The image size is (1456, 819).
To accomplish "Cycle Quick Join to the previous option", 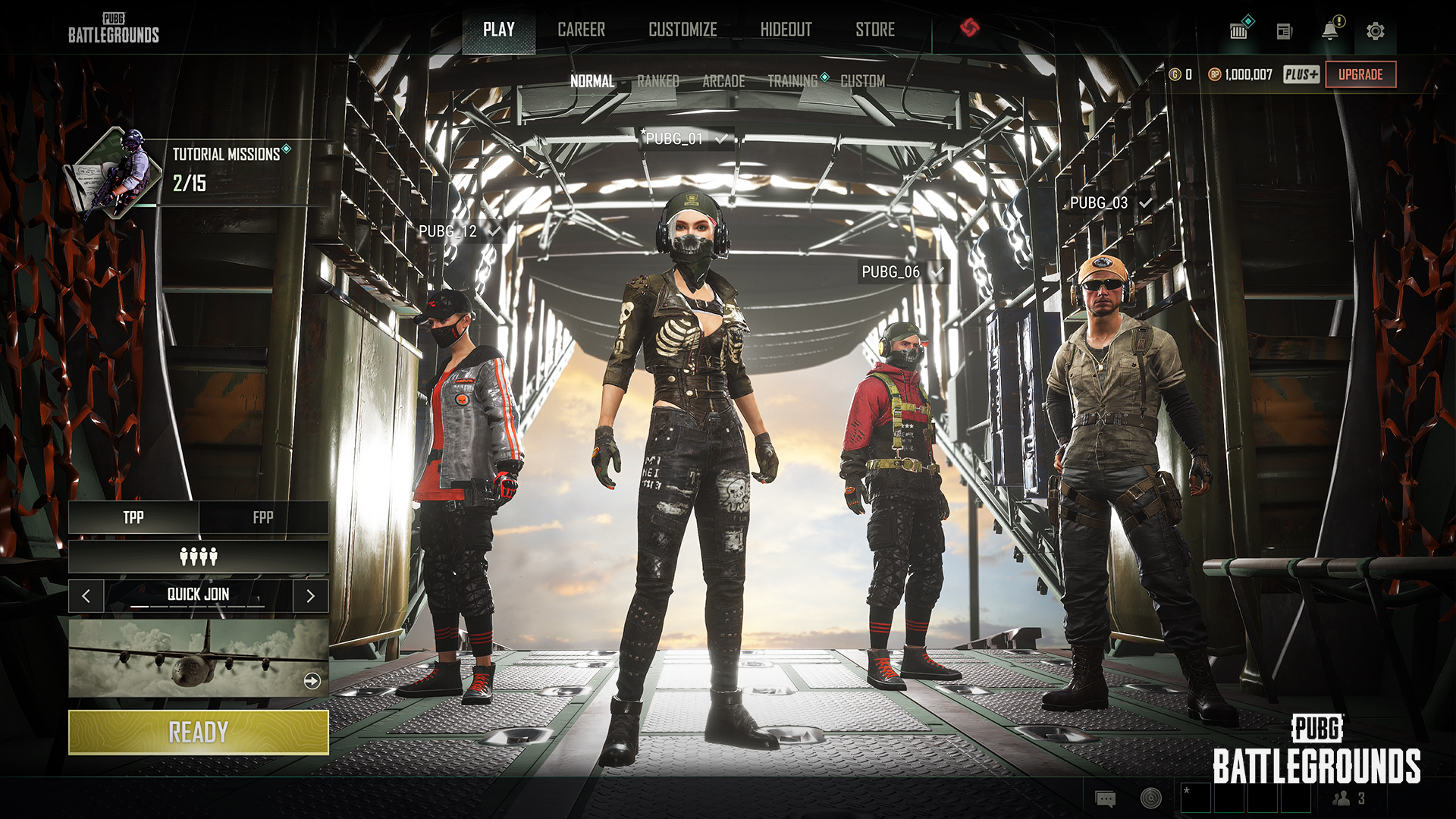I will click(x=86, y=596).
